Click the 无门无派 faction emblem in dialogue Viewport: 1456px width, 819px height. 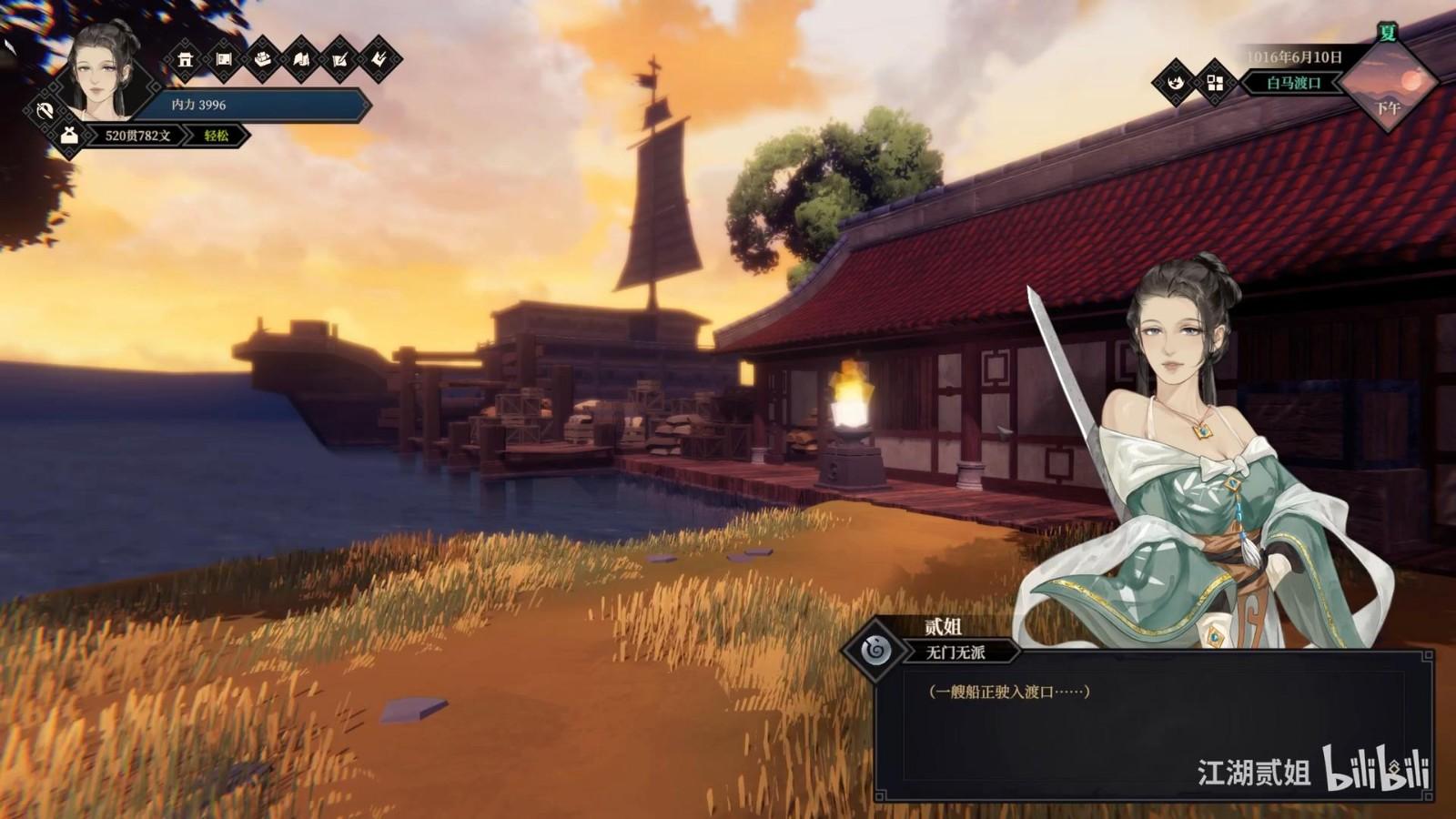point(875,650)
